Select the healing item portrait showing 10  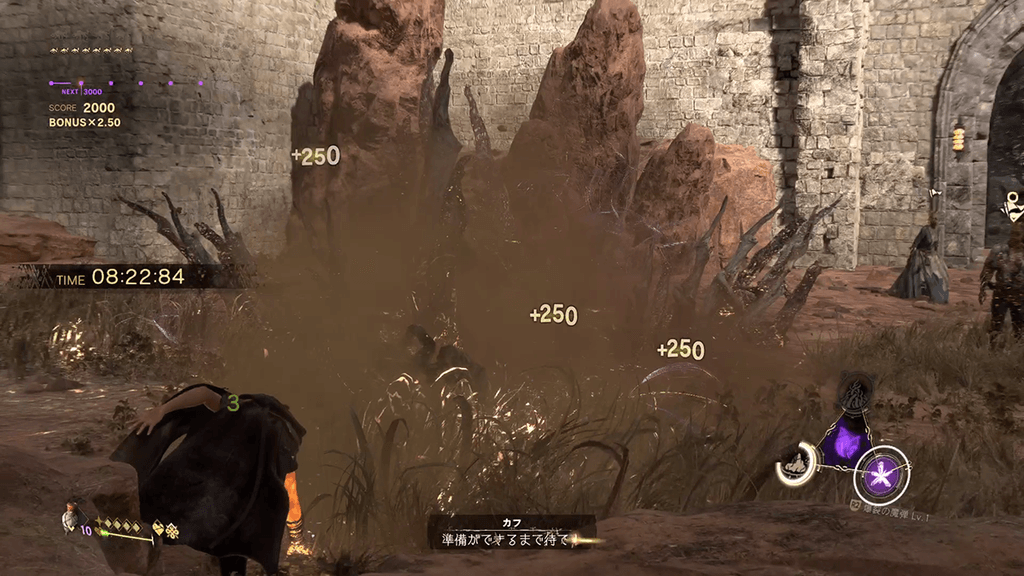point(71,516)
